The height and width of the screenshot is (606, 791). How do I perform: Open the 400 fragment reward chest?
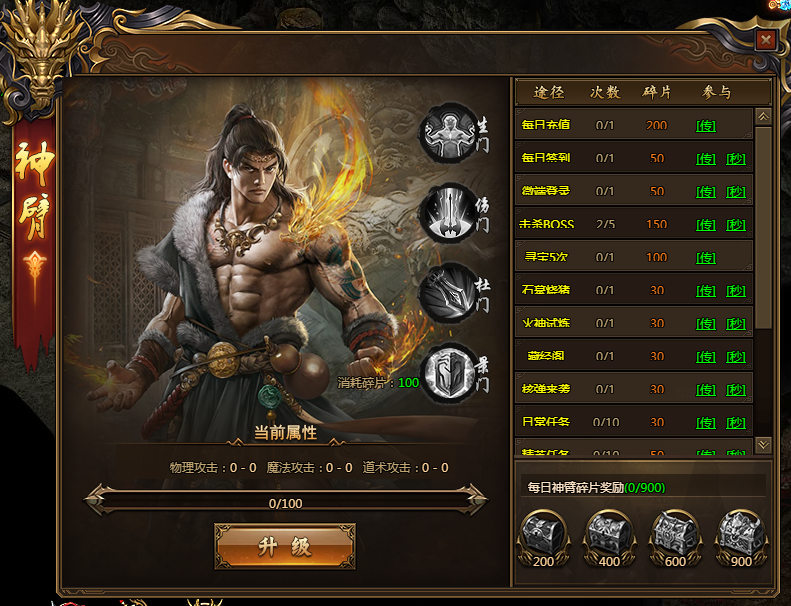pyautogui.click(x=610, y=535)
